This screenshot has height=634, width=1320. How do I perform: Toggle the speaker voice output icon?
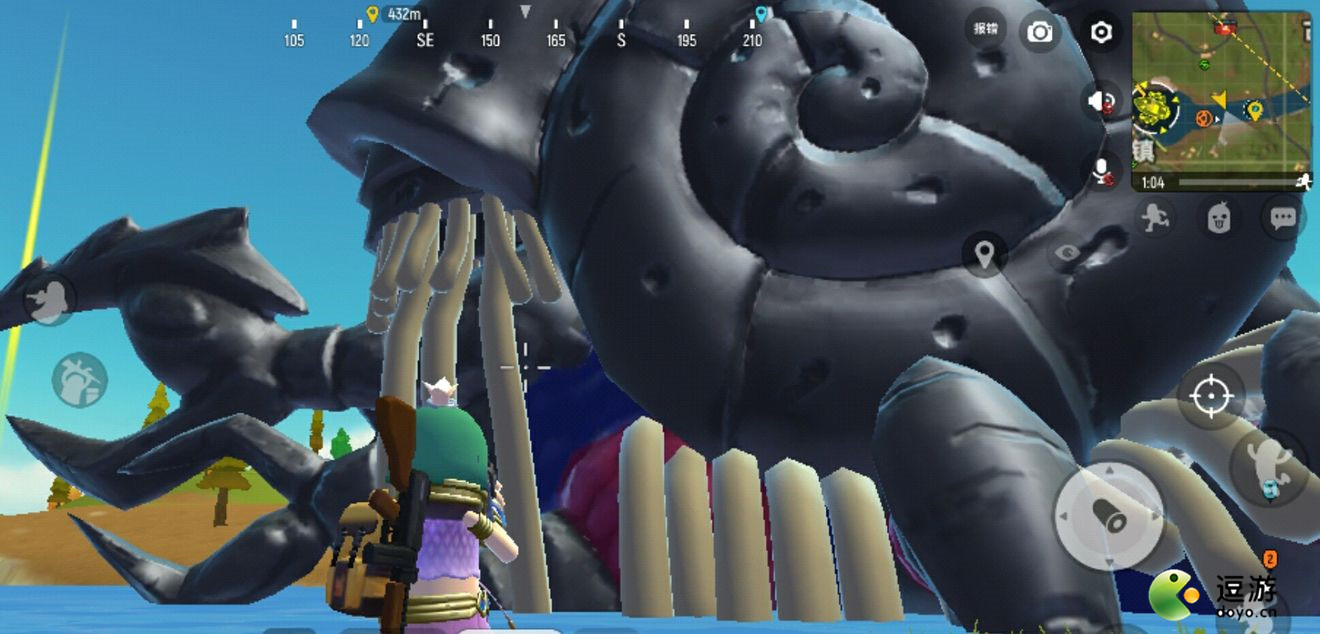point(1101,101)
